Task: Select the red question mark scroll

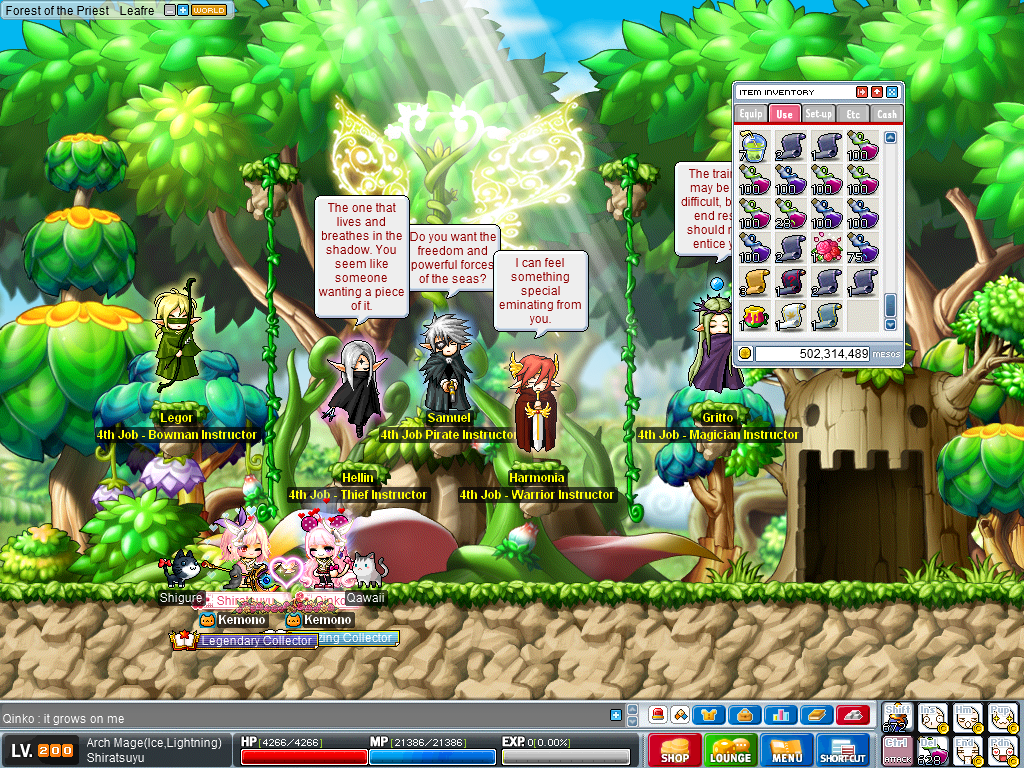Action: point(789,282)
